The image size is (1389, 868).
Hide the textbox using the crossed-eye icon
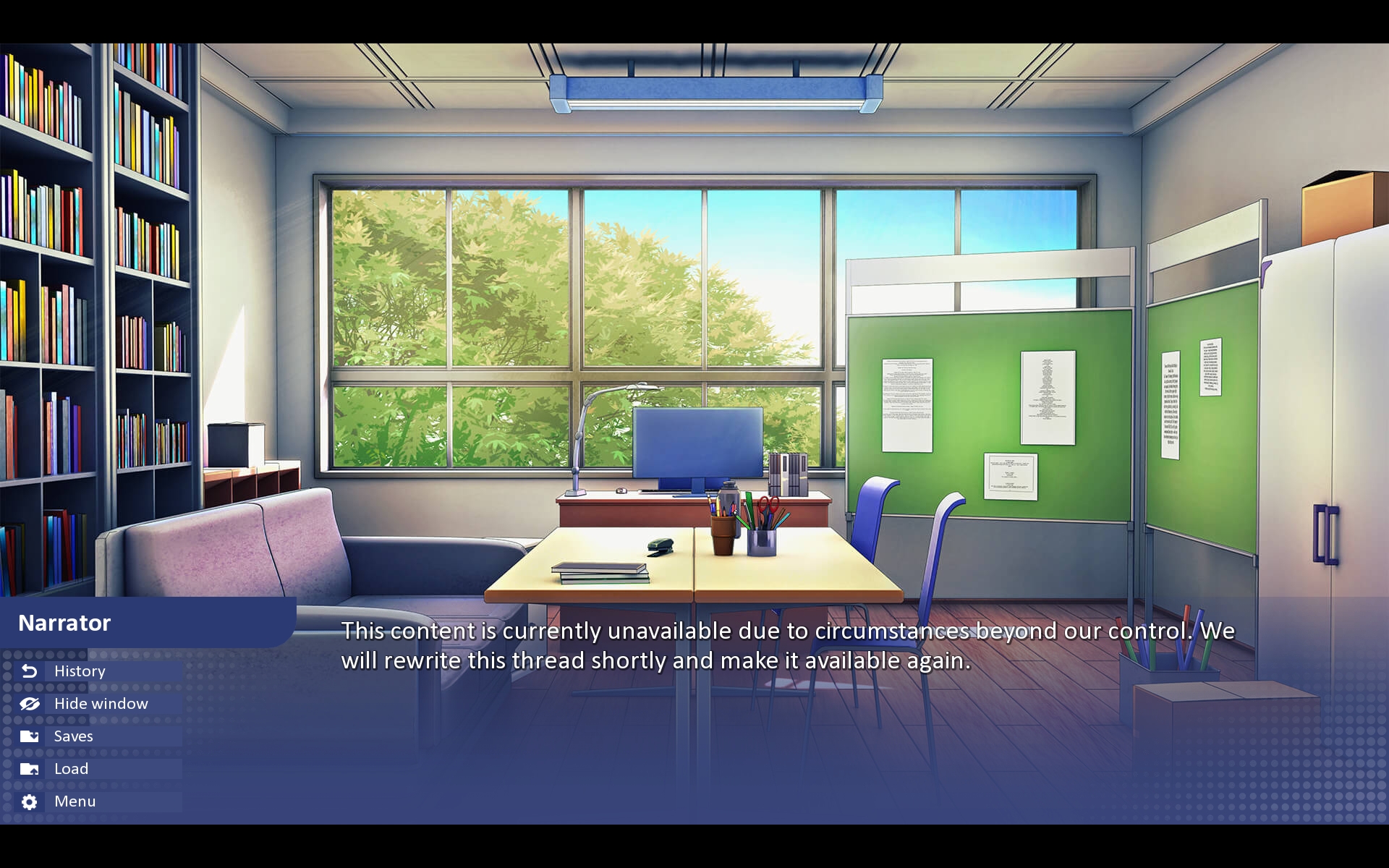point(29,703)
